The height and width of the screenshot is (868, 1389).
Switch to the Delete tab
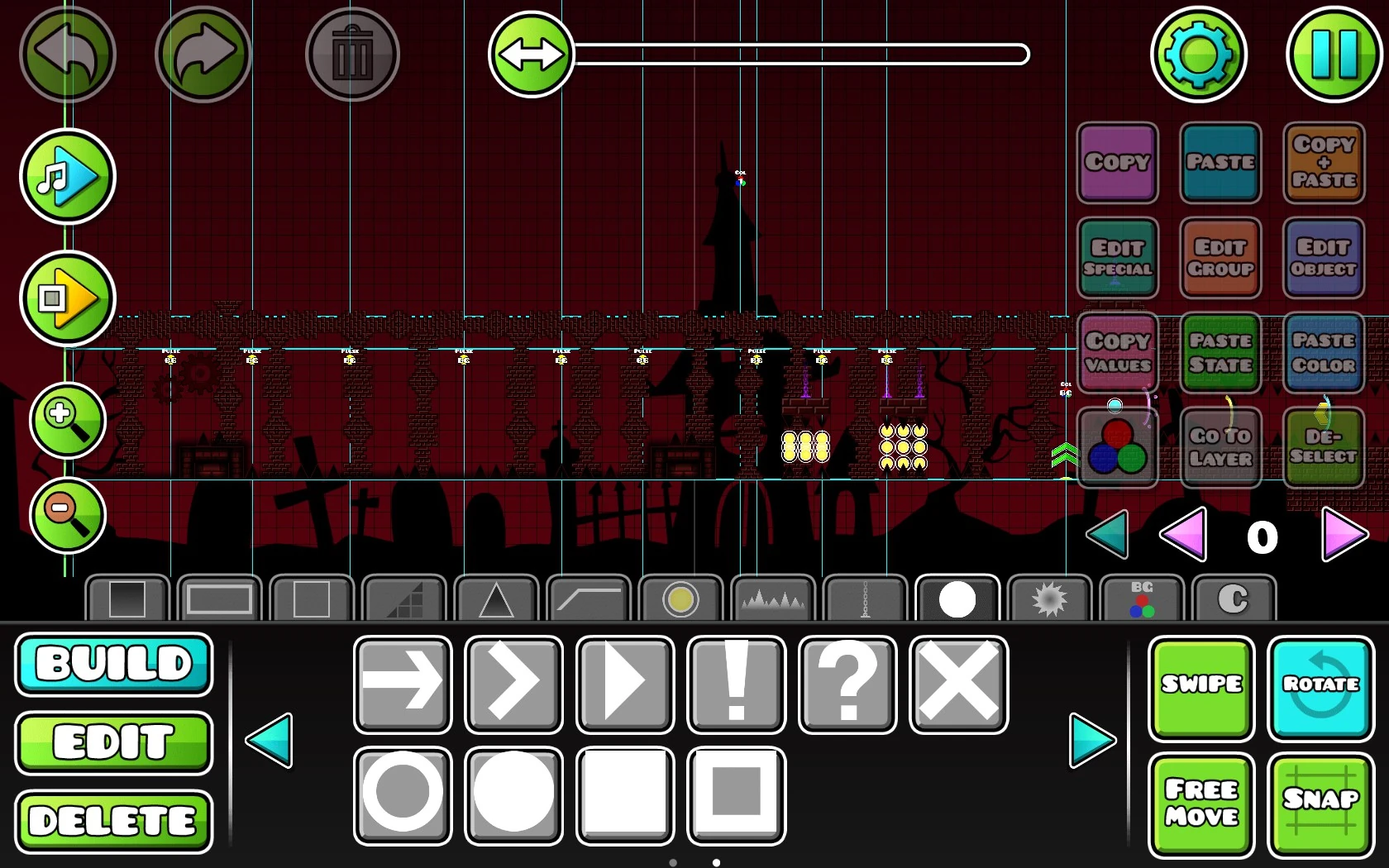(x=113, y=821)
